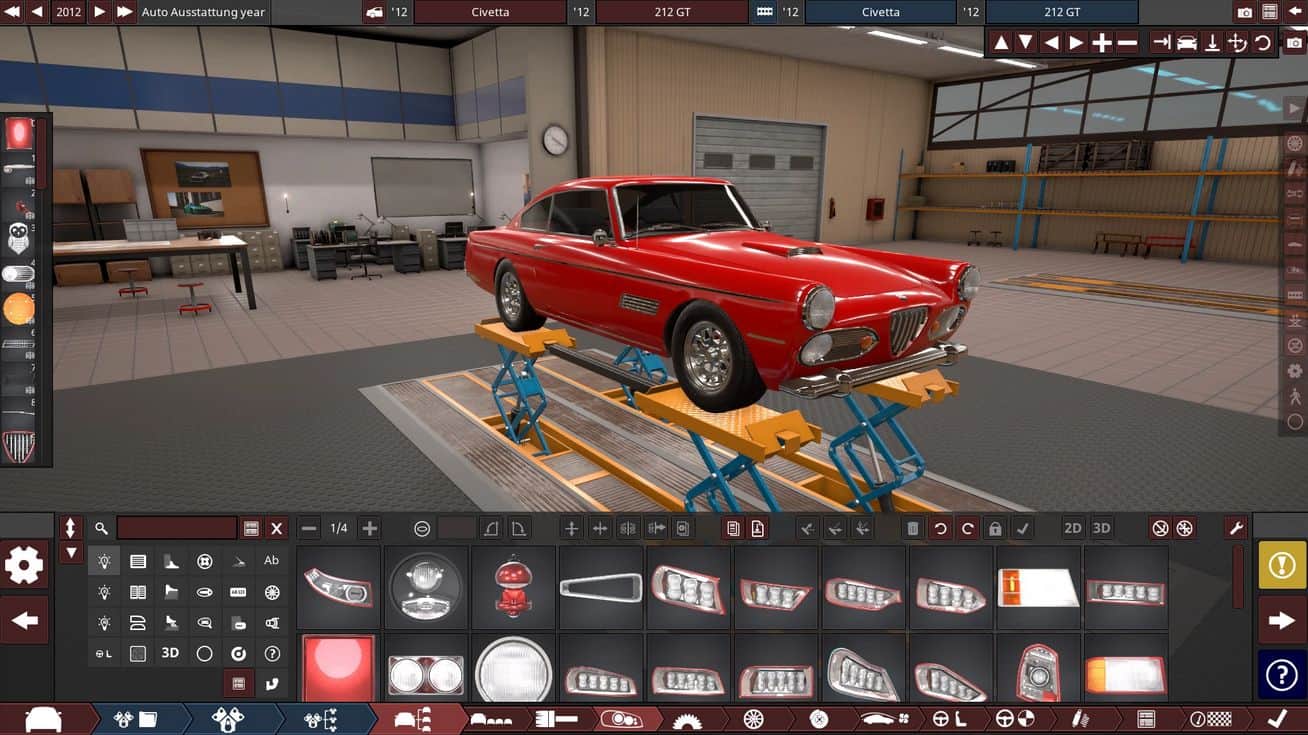
Task: Advance with the right arrow button
Action: [x=1281, y=621]
